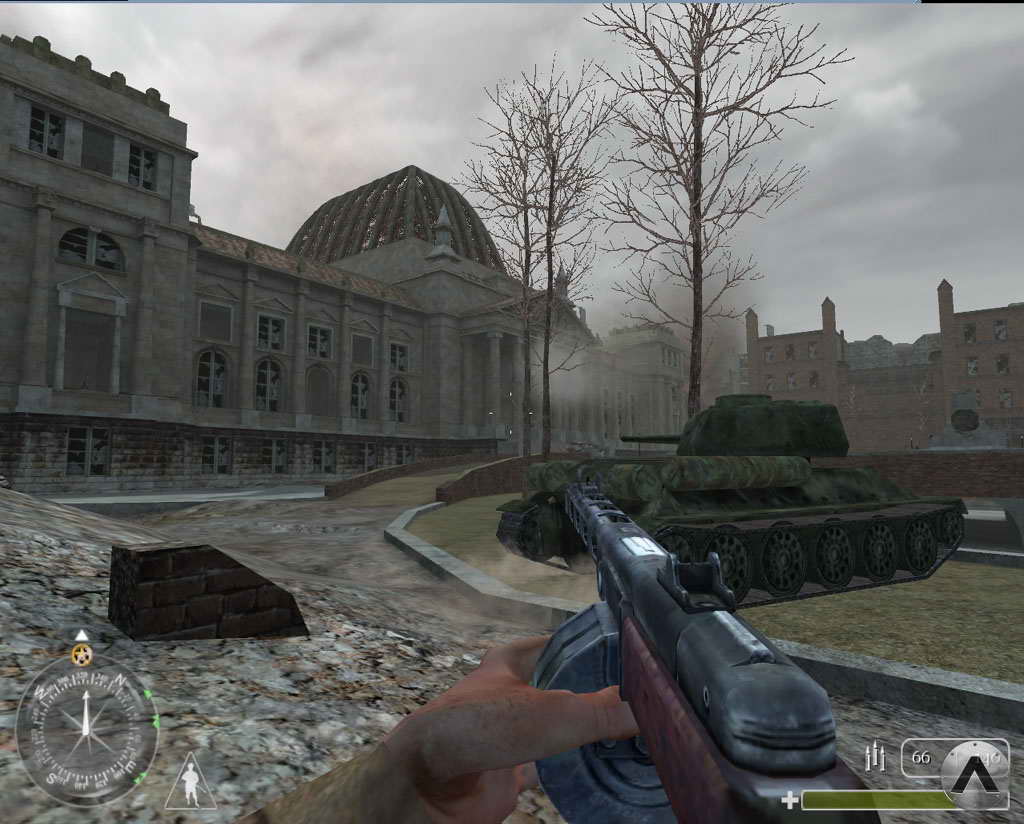
Task: Click the standing soldier stance icon
Action: (x=190, y=783)
